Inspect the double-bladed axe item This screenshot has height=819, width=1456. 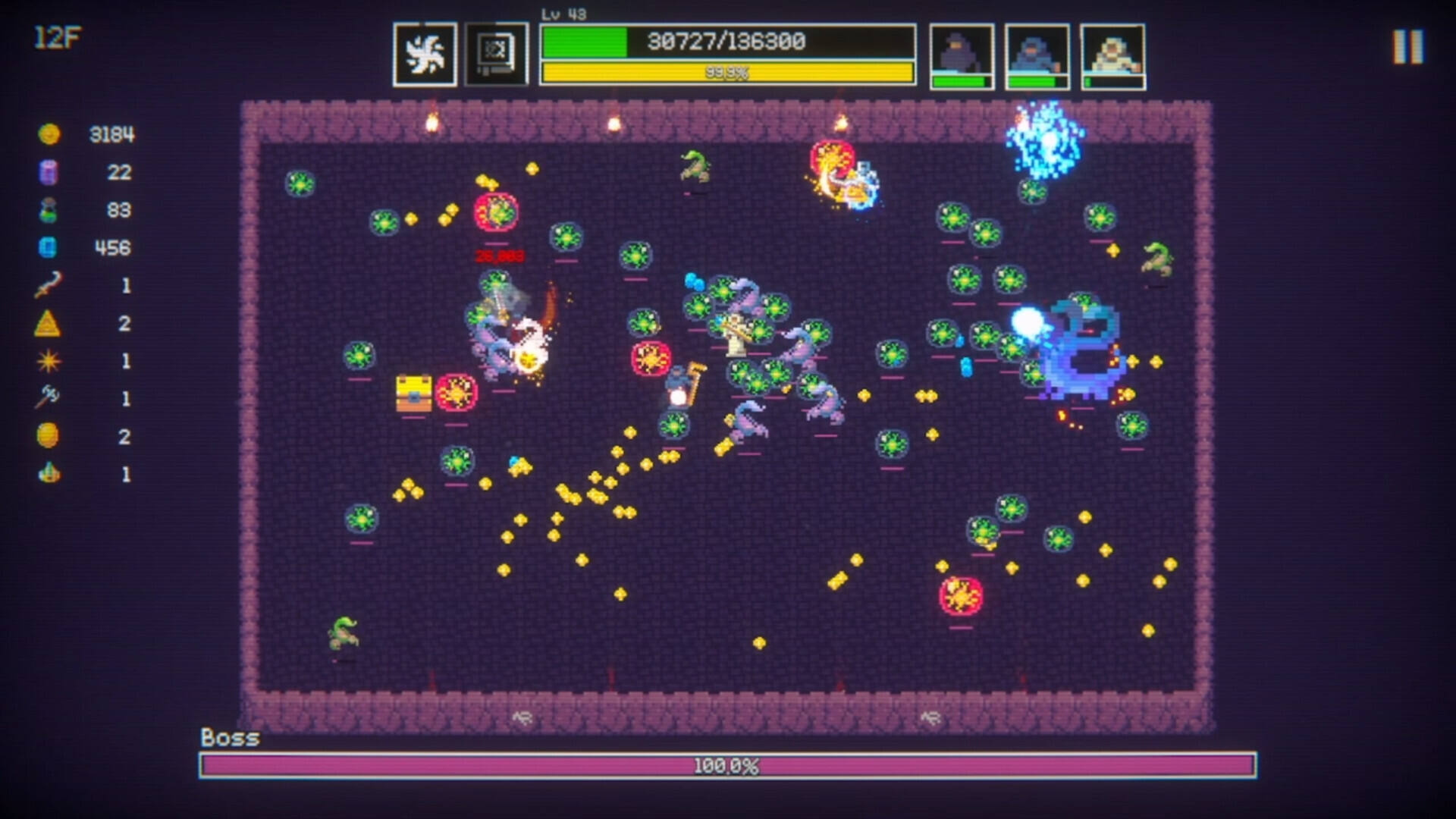pyautogui.click(x=49, y=397)
